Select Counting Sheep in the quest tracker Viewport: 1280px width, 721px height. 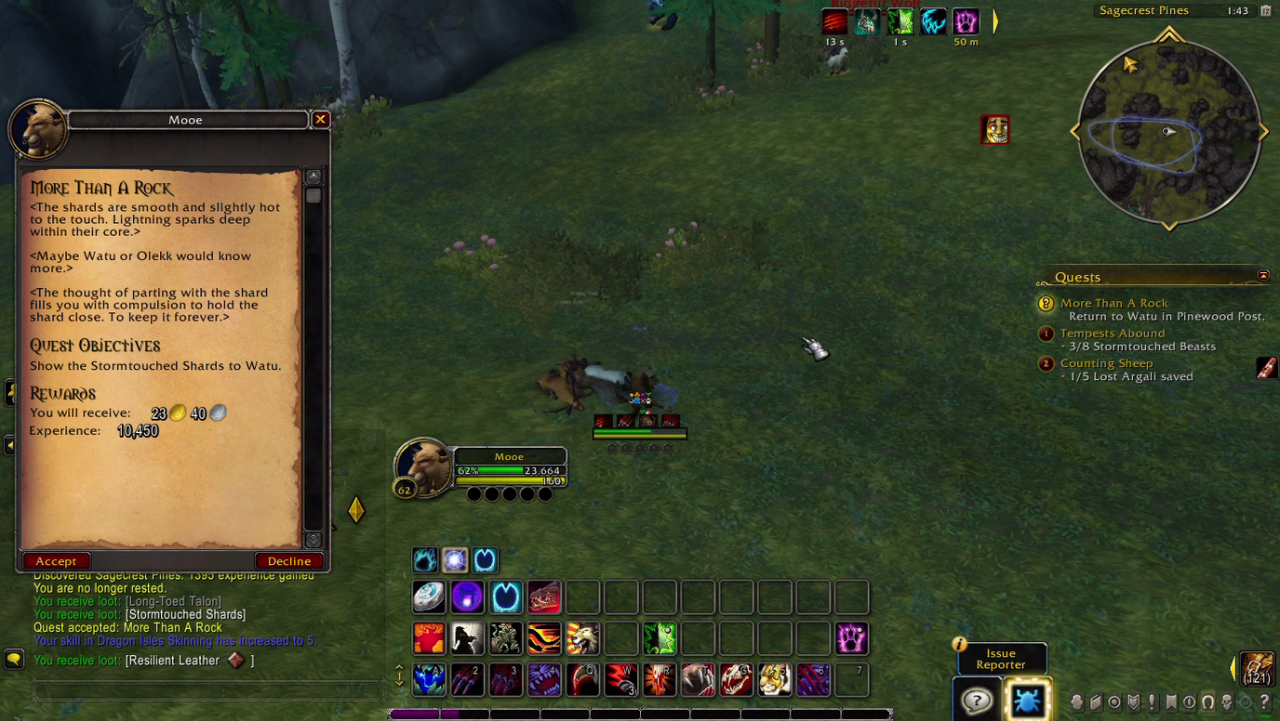(x=1106, y=363)
